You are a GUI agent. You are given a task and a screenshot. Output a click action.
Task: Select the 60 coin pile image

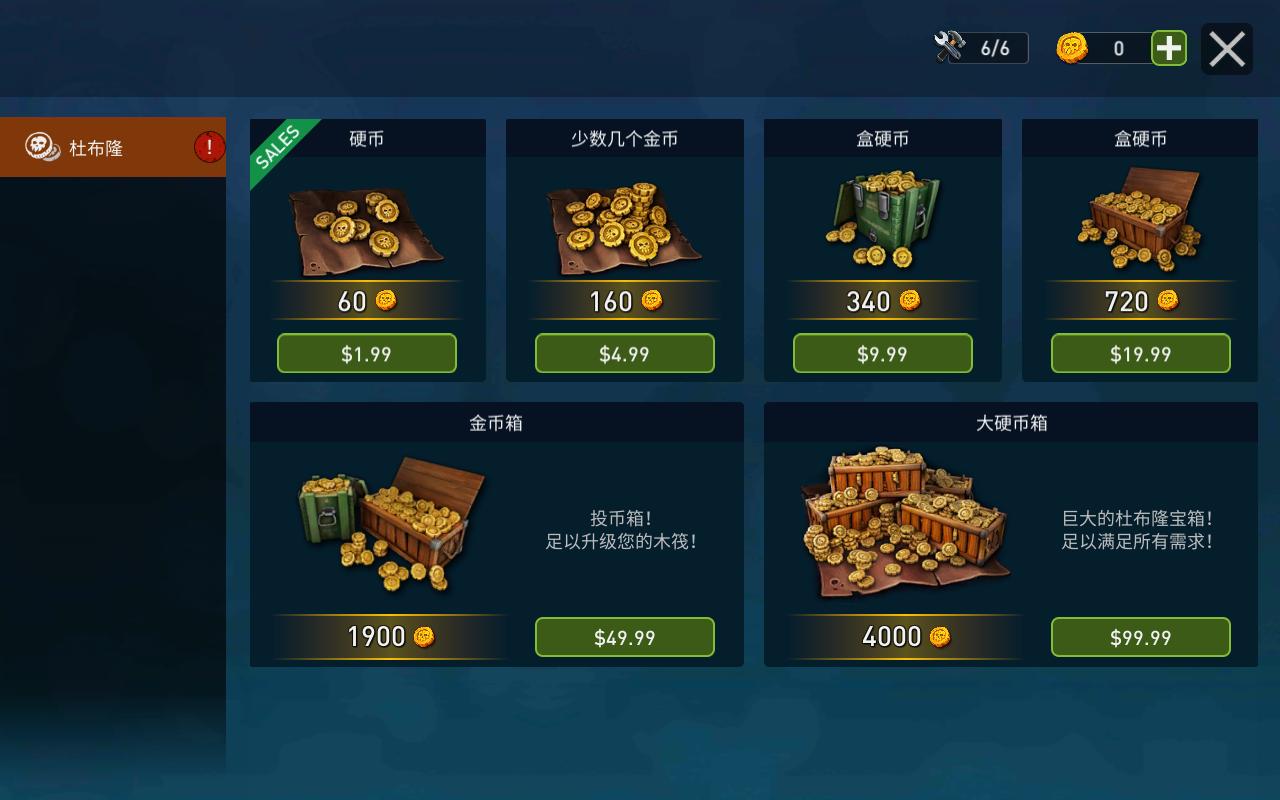point(367,230)
